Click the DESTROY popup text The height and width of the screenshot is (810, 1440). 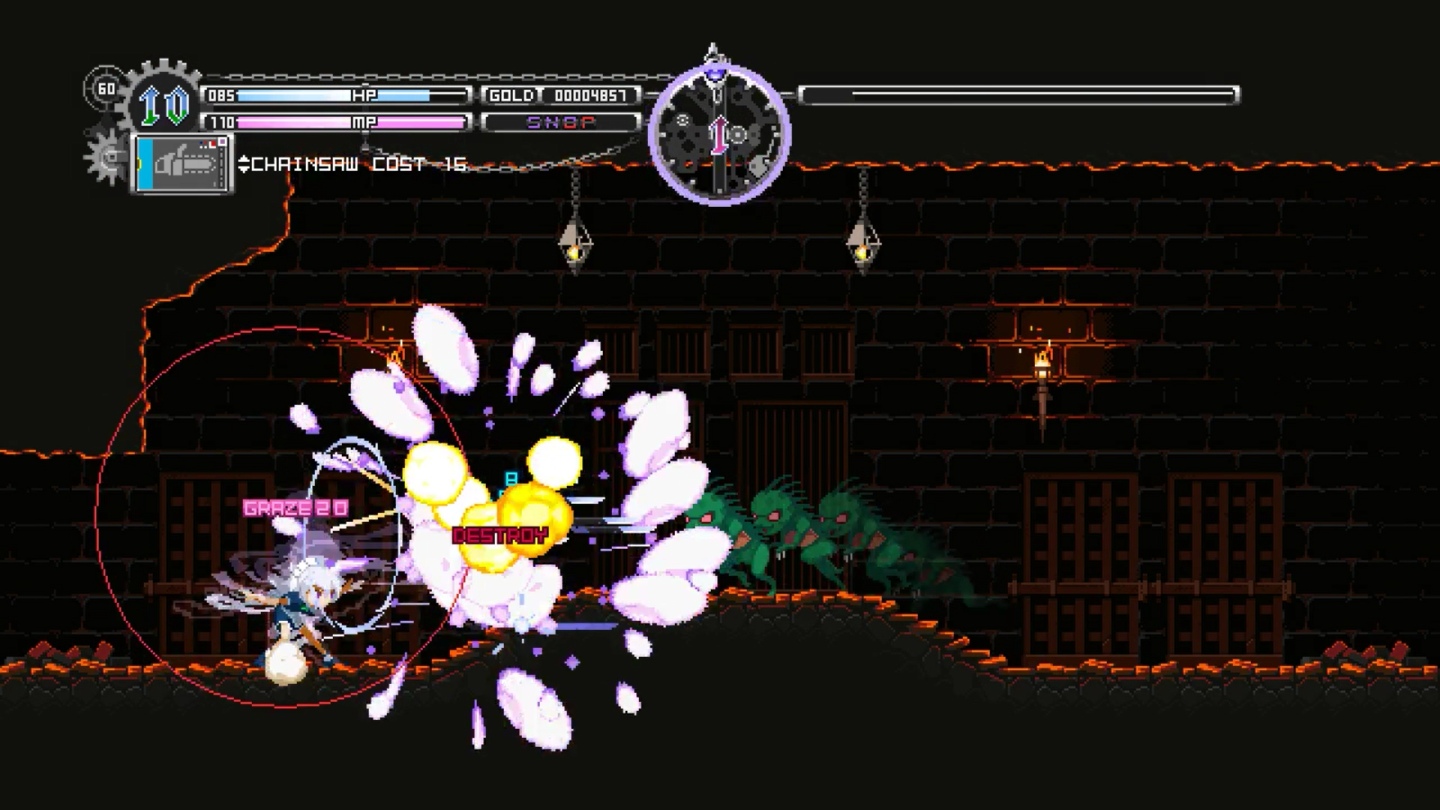tap(498, 535)
